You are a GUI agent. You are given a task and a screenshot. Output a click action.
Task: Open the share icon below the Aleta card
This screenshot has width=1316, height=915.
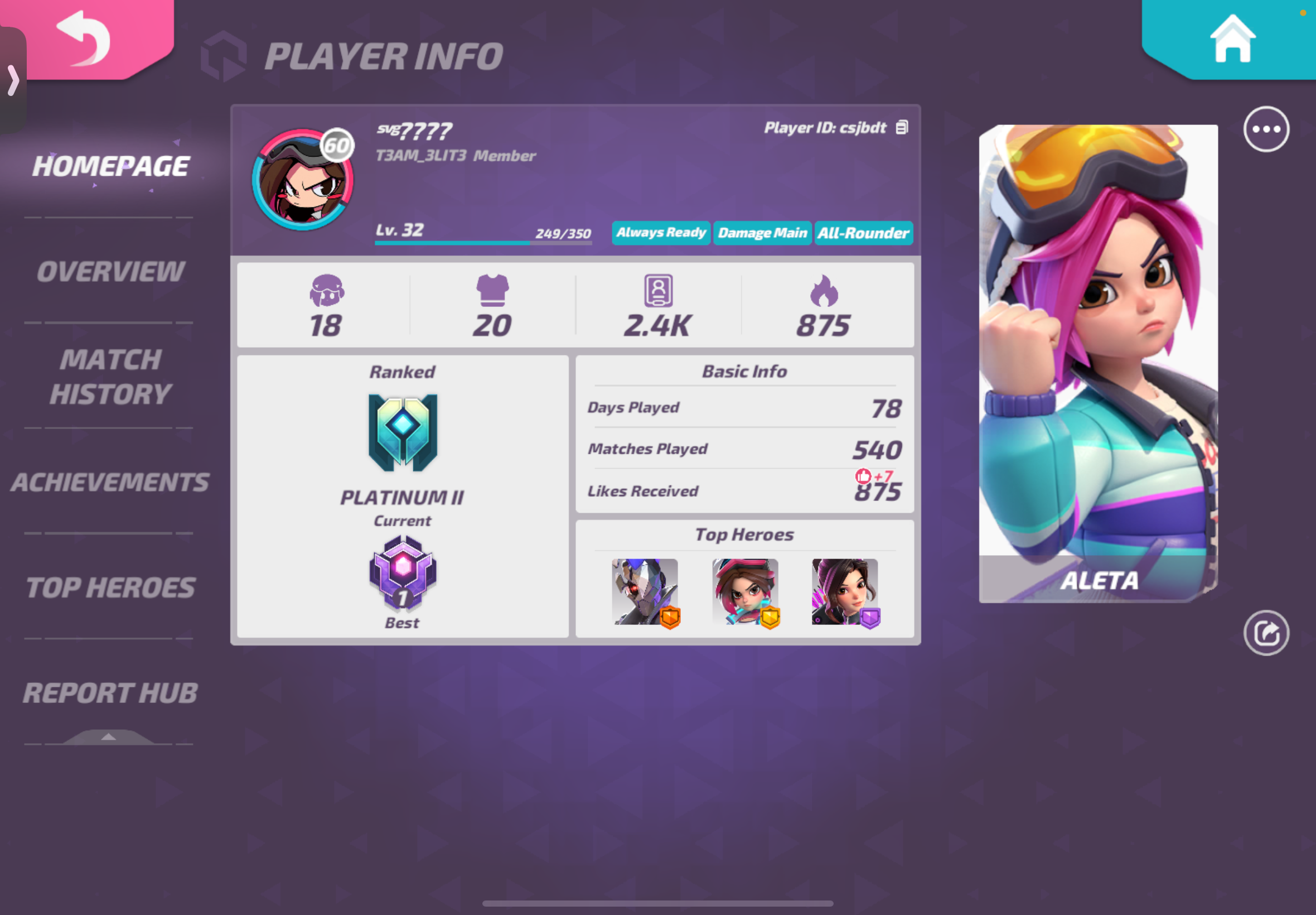1266,632
